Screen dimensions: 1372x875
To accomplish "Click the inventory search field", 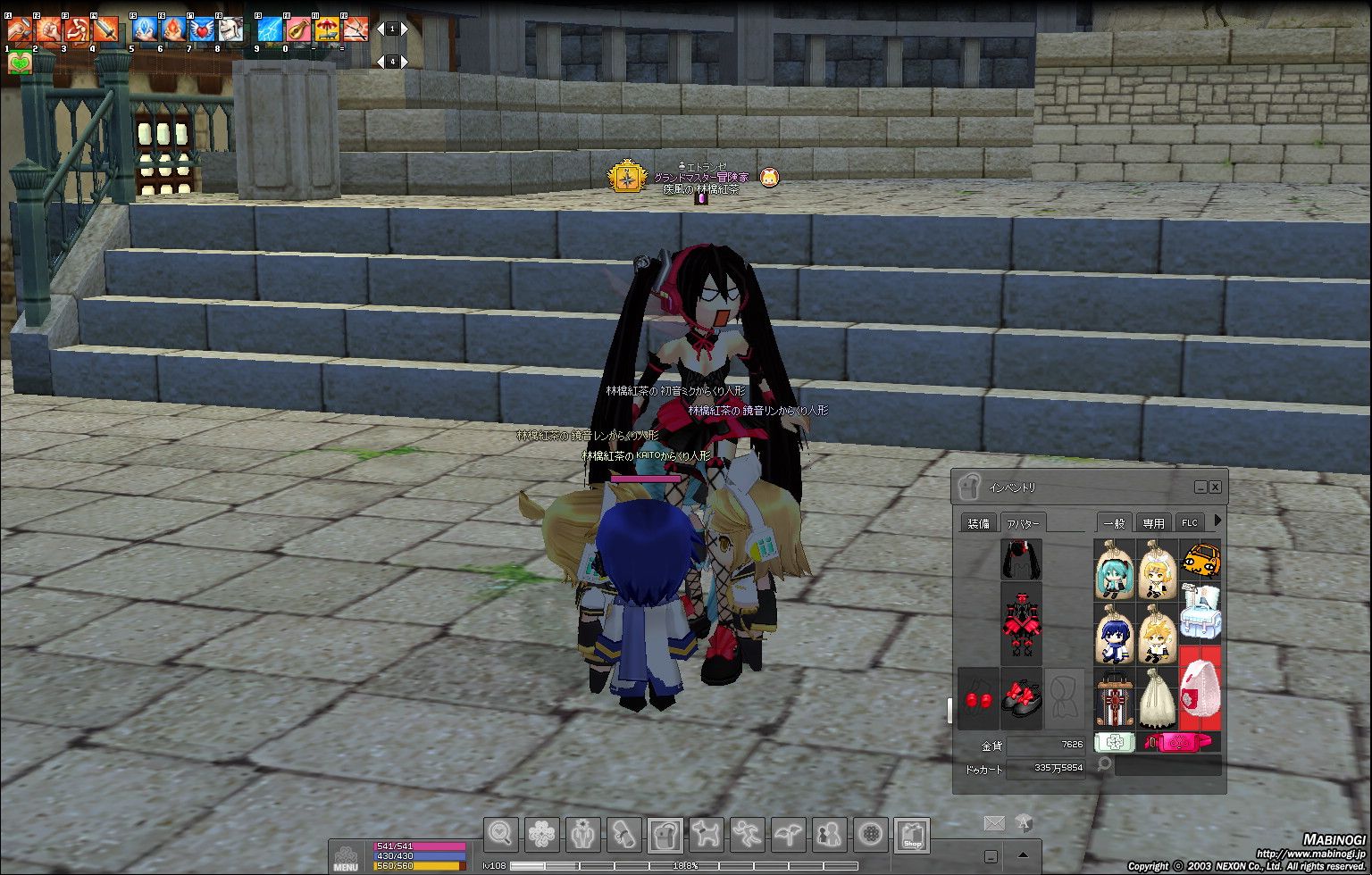I will pyautogui.click(x=1167, y=765).
